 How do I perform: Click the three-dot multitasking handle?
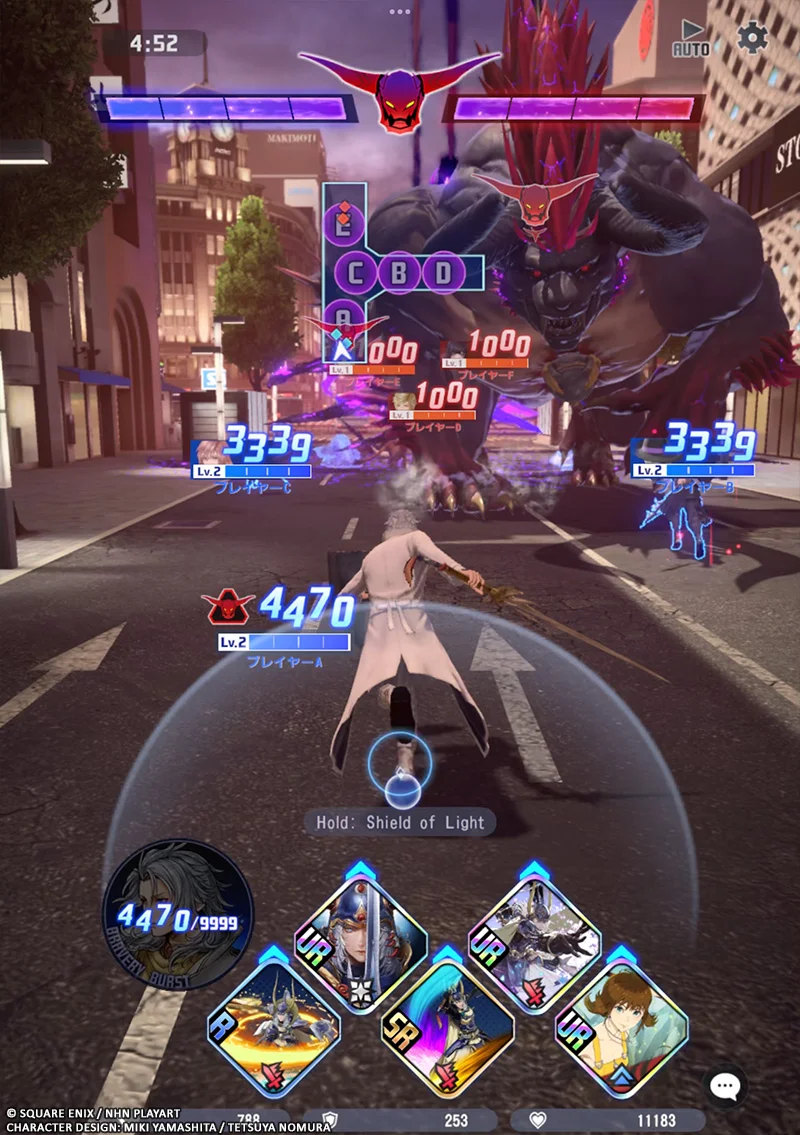pyautogui.click(x=400, y=12)
